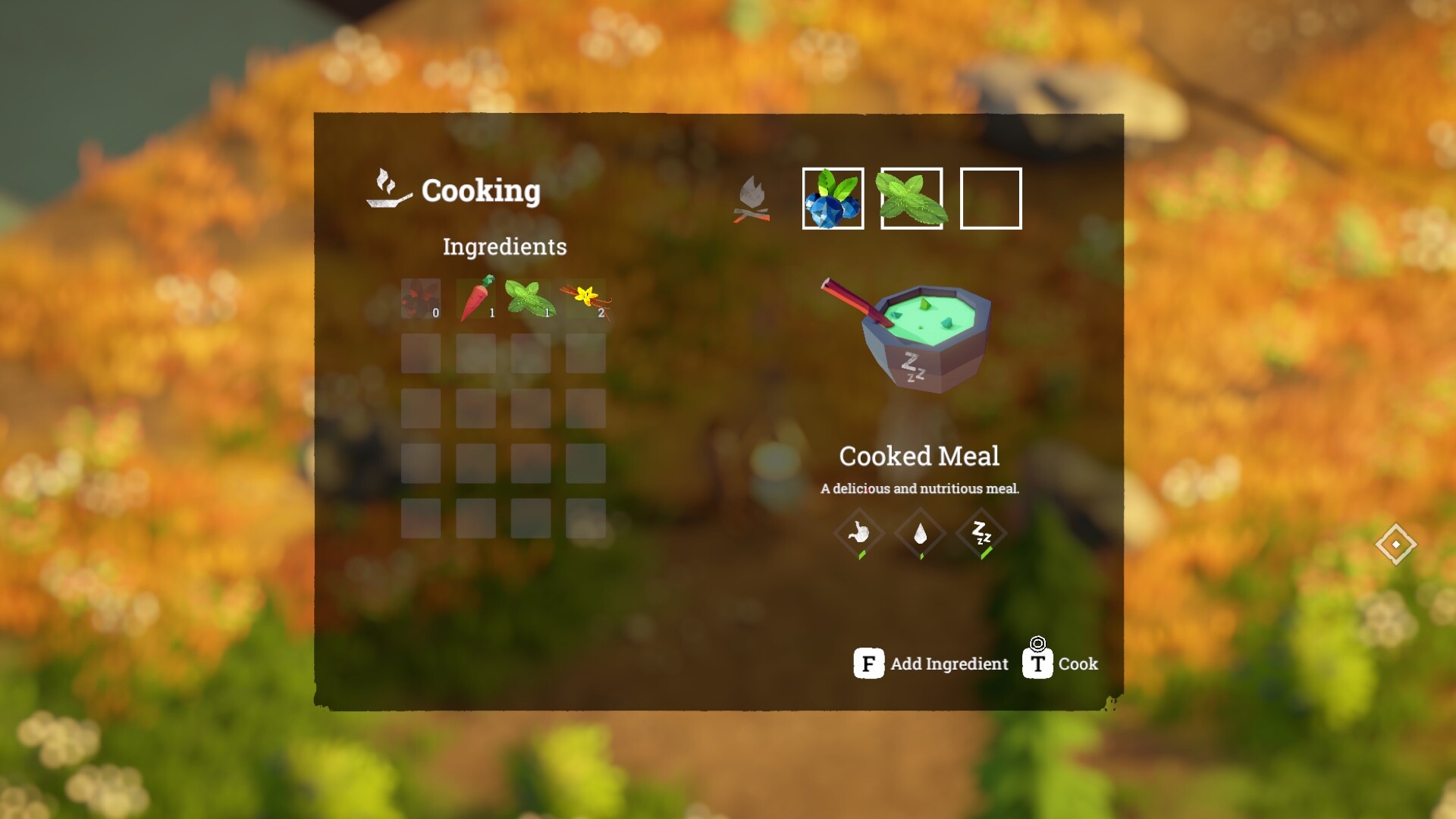Select the mint leaves in the second cooking slot
The height and width of the screenshot is (819, 1456).
912,199
